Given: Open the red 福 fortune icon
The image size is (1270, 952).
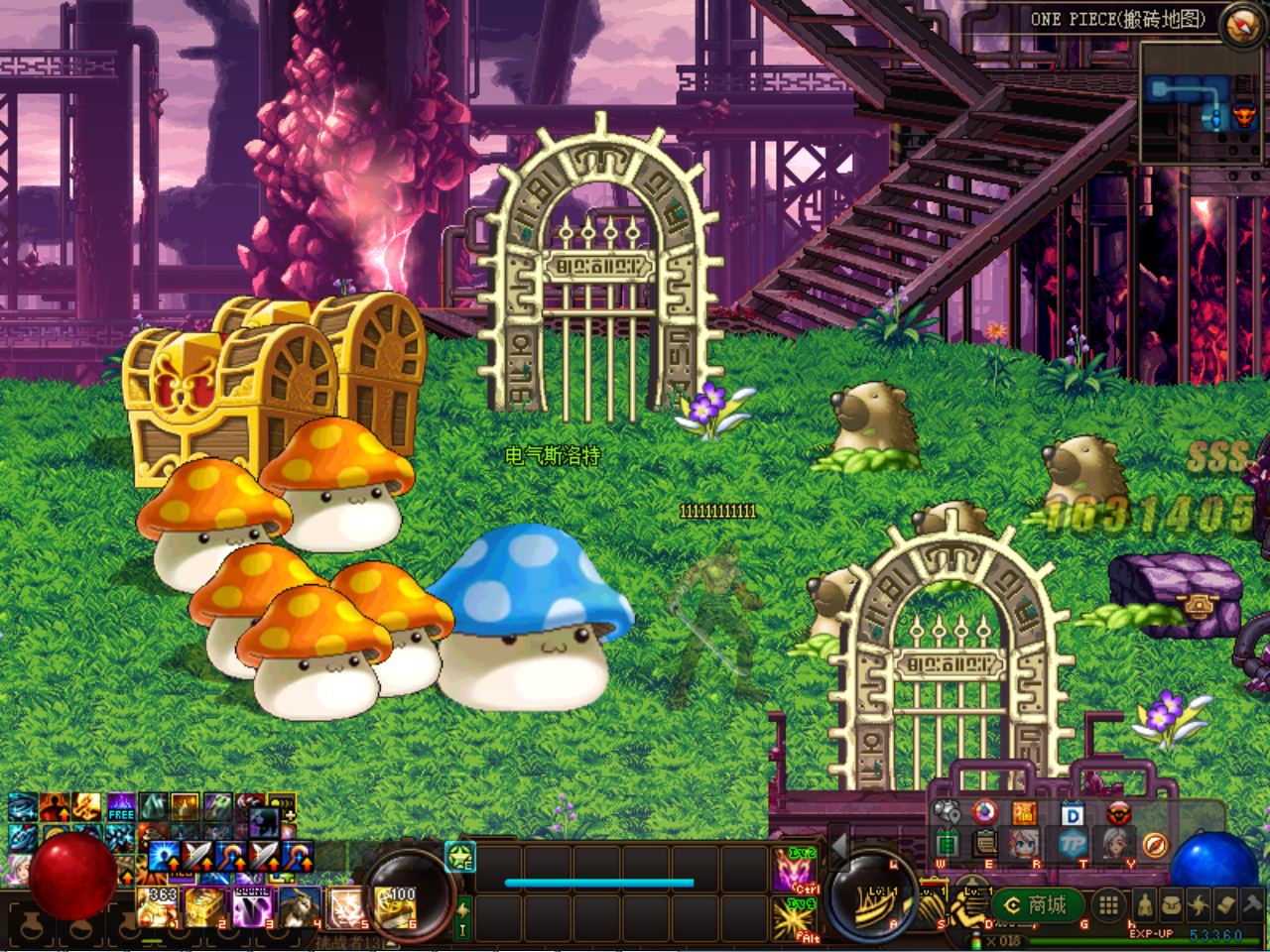Looking at the screenshot, I should click(x=1024, y=814).
